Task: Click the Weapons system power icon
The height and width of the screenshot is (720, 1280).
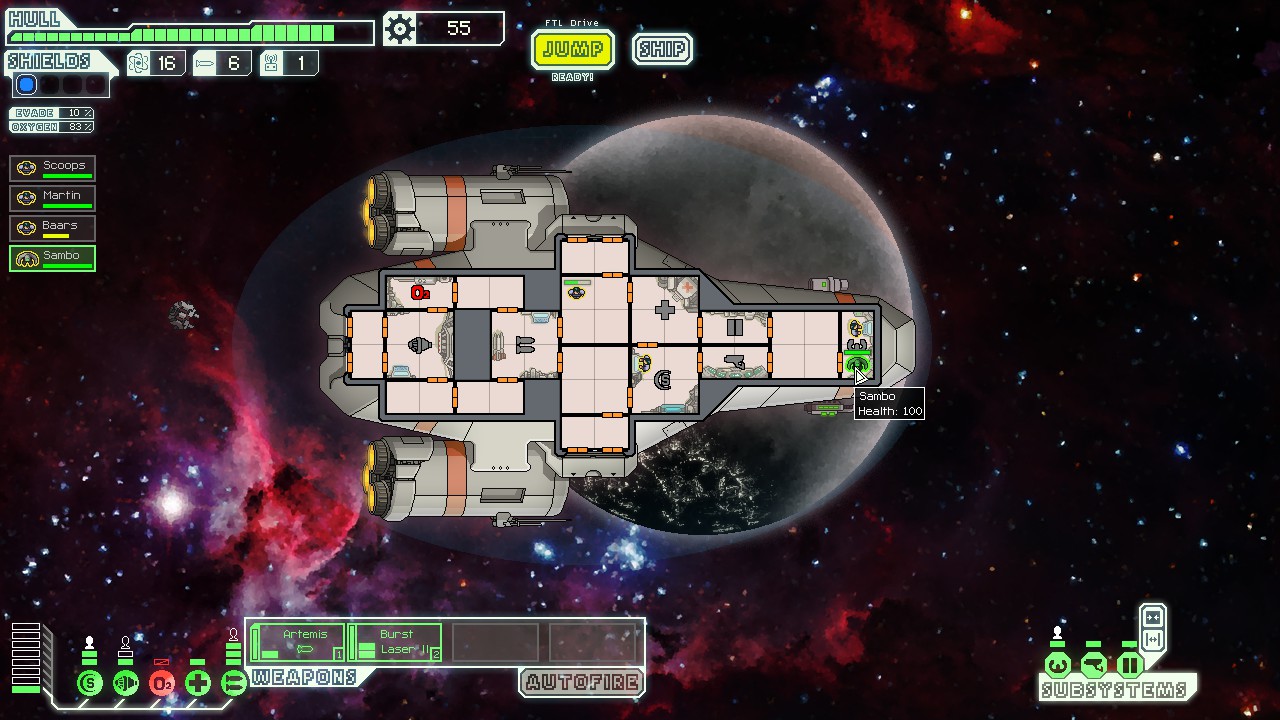Action: click(x=234, y=684)
